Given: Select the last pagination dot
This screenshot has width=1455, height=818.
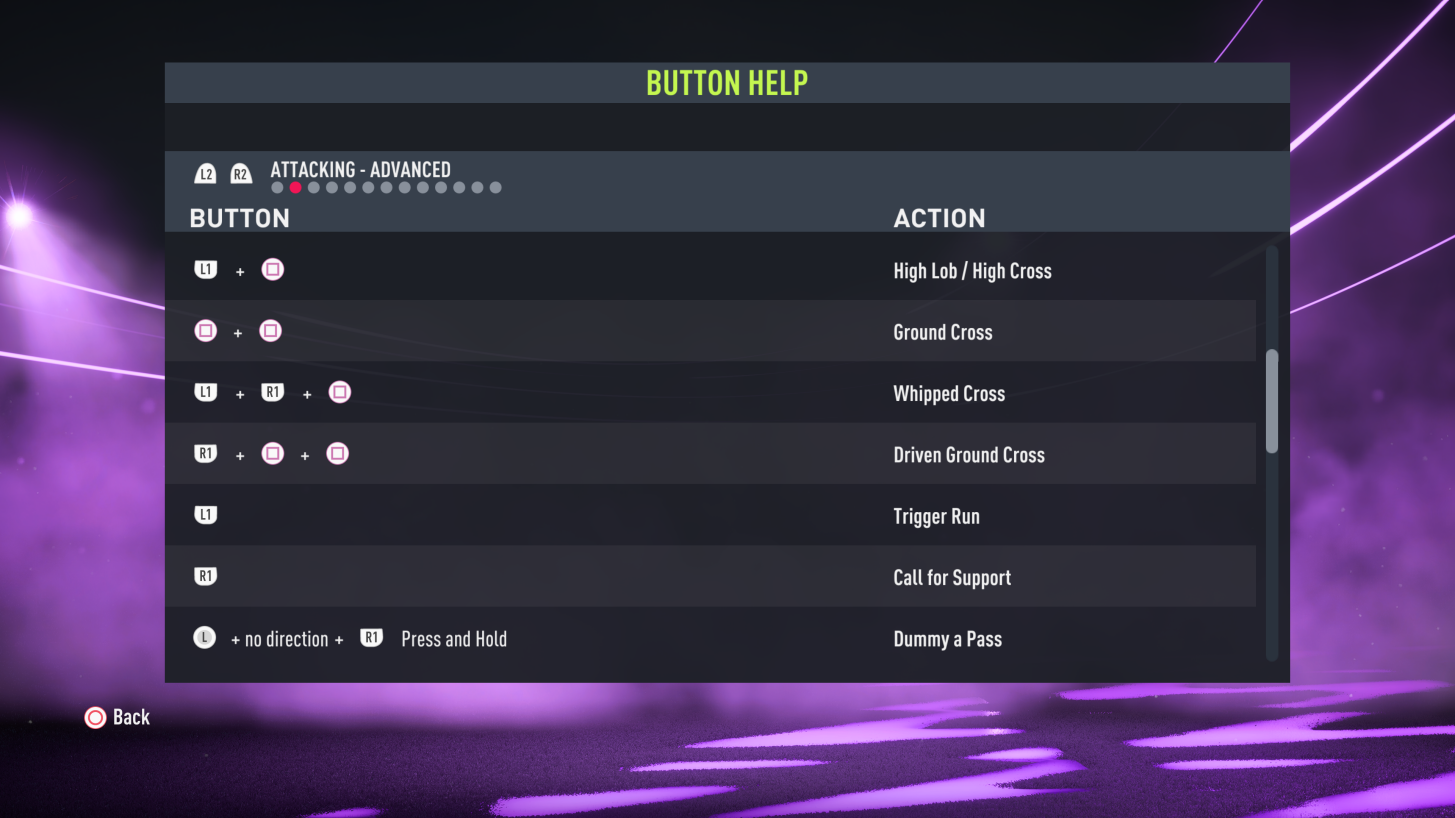Looking at the screenshot, I should click(x=495, y=186).
